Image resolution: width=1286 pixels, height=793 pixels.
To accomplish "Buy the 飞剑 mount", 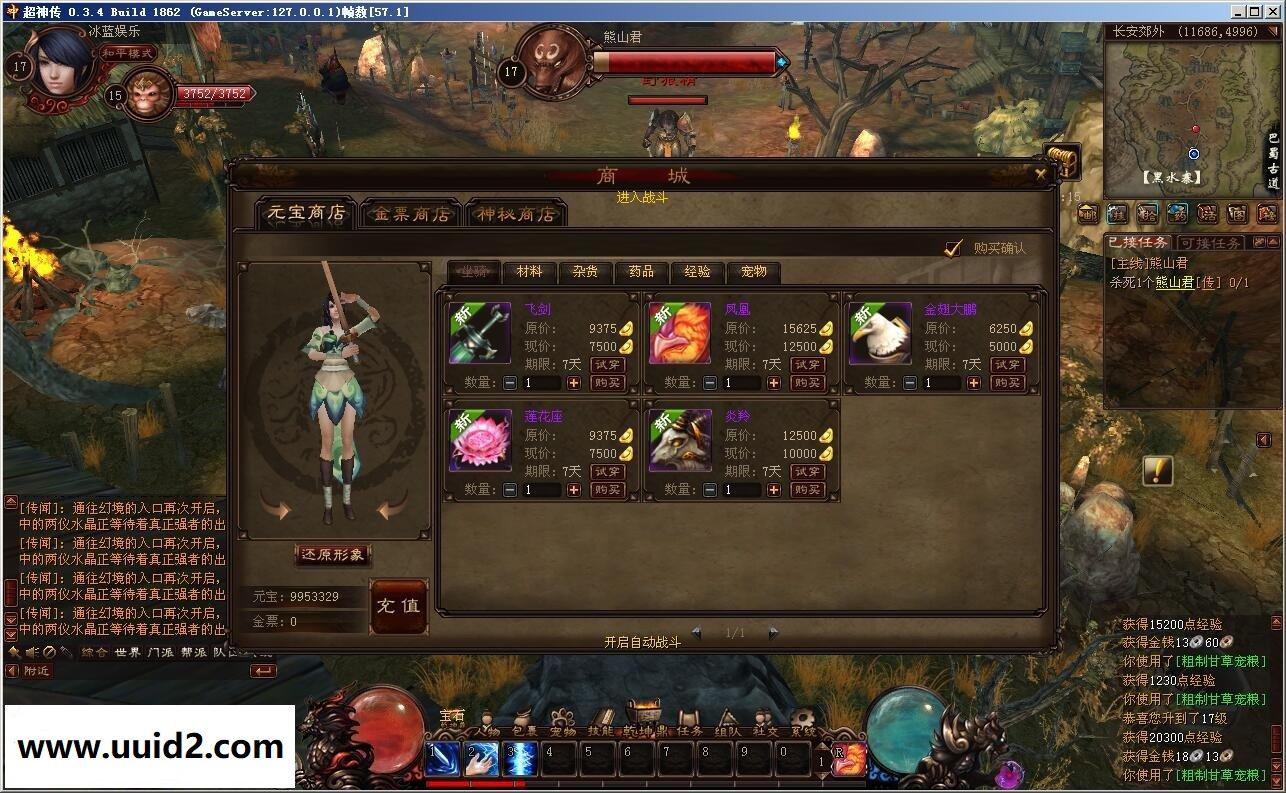I will click(607, 383).
